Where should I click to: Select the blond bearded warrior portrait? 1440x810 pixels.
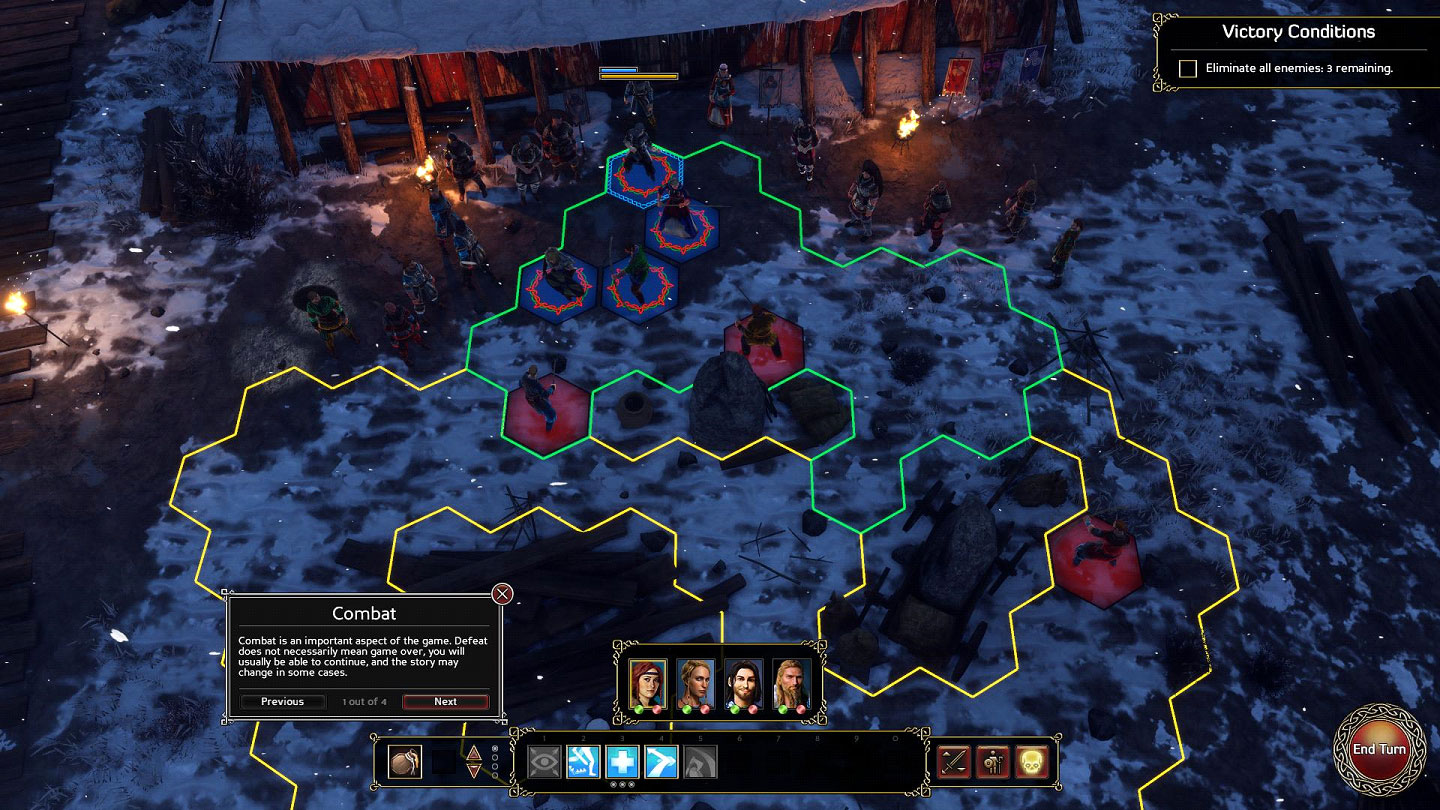(x=791, y=682)
